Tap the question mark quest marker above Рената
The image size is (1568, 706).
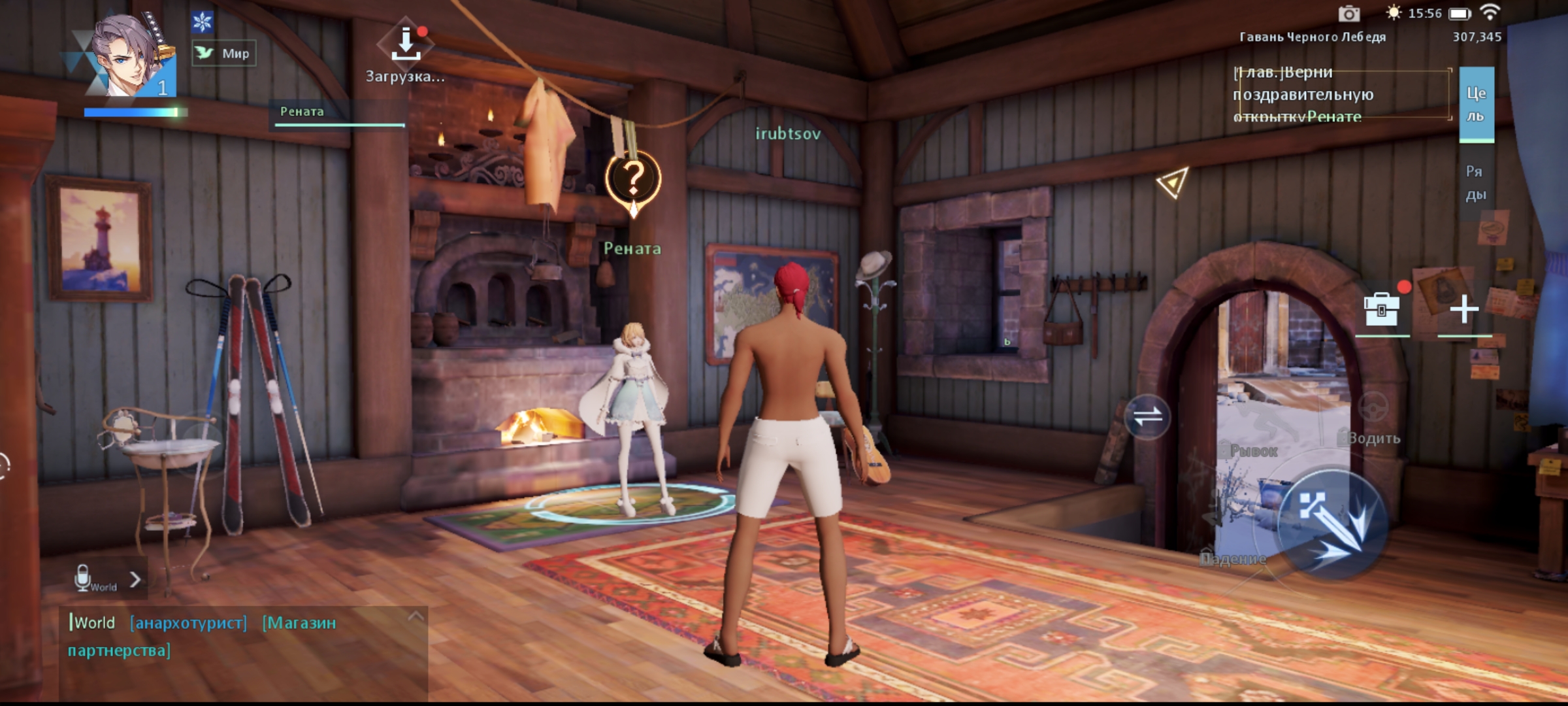(x=633, y=179)
